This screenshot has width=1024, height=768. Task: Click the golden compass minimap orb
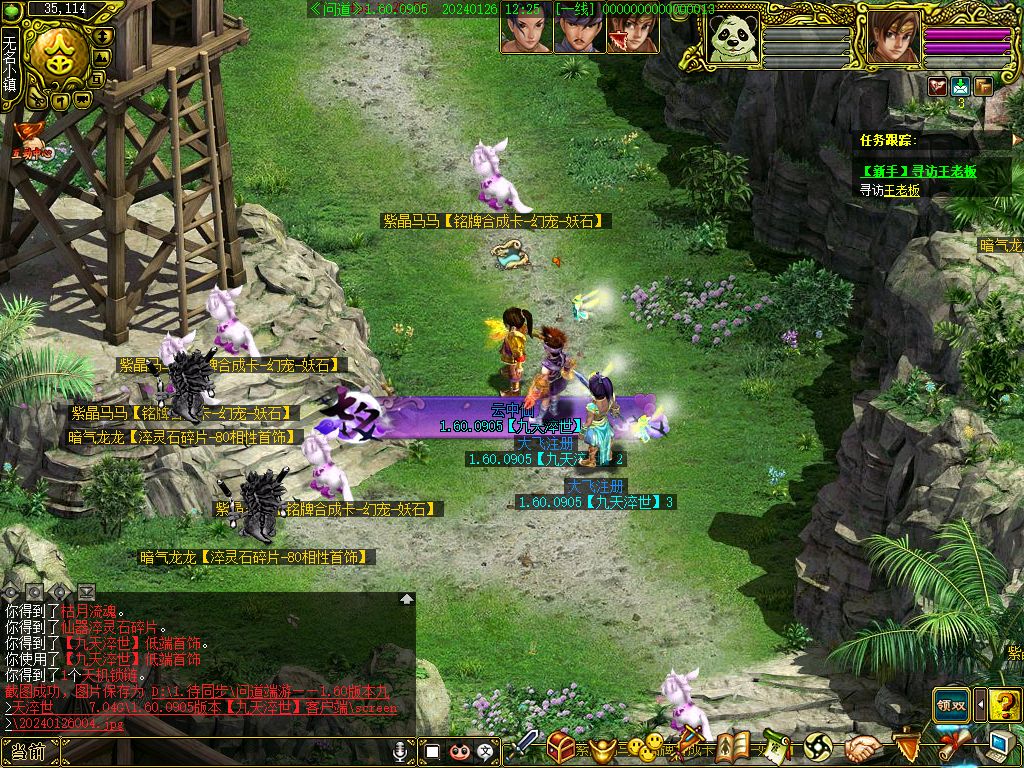pos(55,56)
